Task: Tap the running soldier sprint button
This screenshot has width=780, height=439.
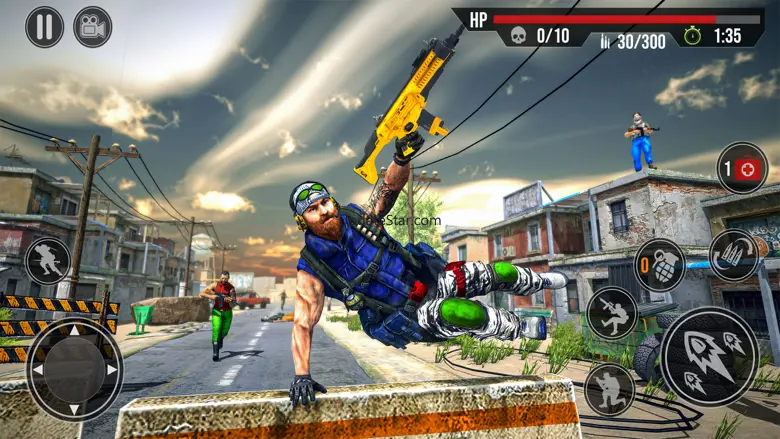Action: coord(47,260)
